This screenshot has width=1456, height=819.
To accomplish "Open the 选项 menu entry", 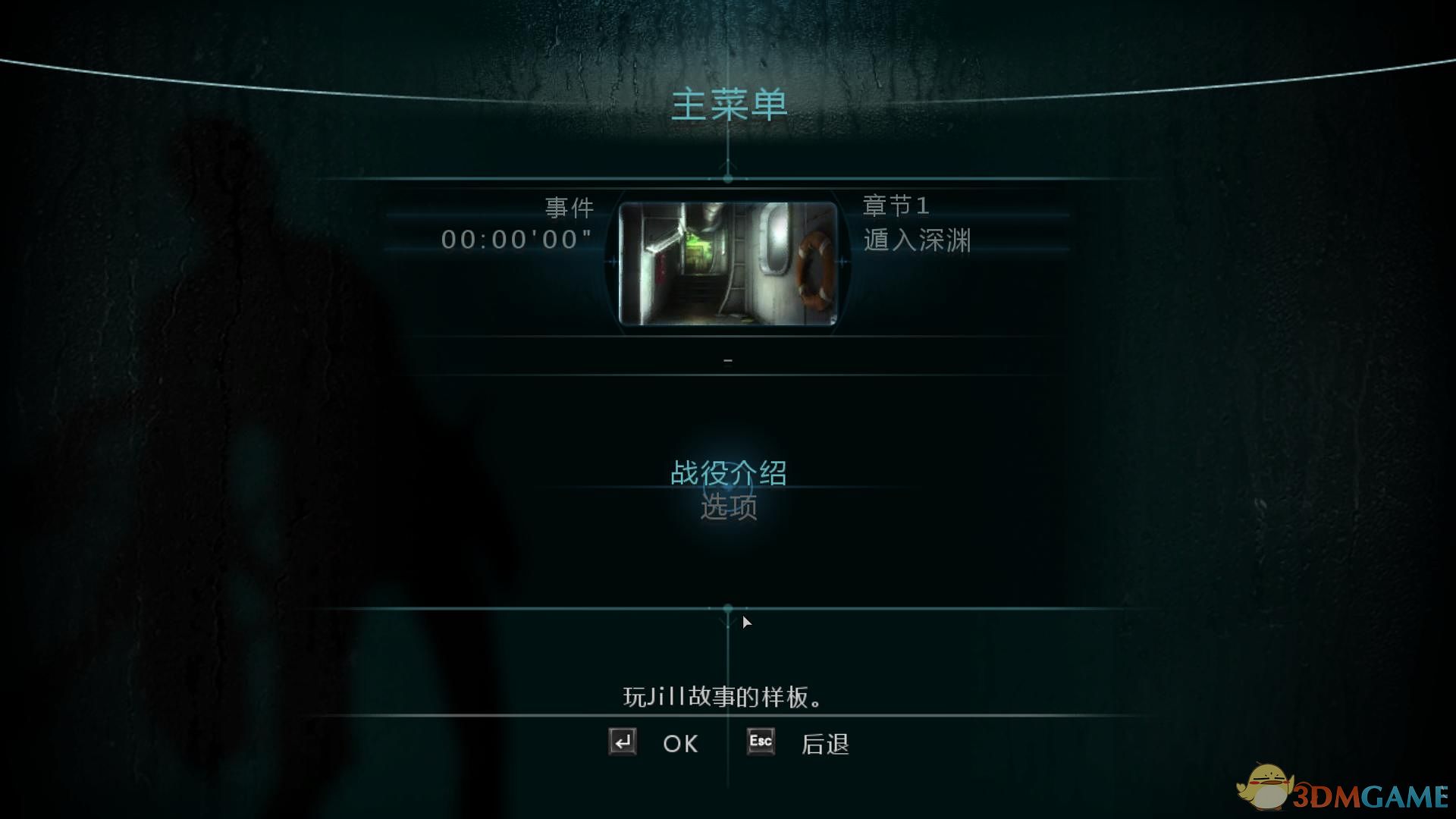I will 729,508.
